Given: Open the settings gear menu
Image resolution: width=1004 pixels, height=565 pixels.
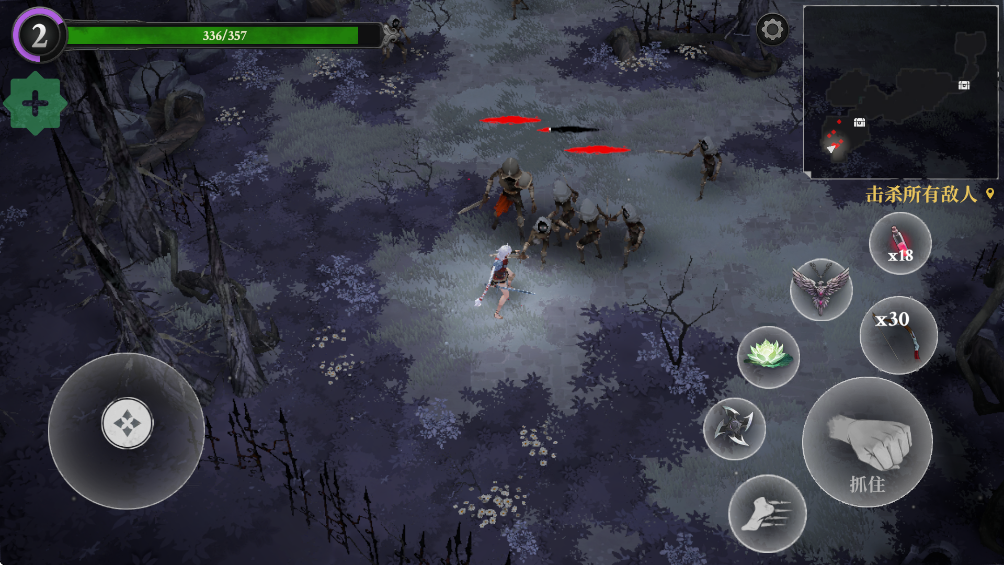Looking at the screenshot, I should click(x=772, y=29).
